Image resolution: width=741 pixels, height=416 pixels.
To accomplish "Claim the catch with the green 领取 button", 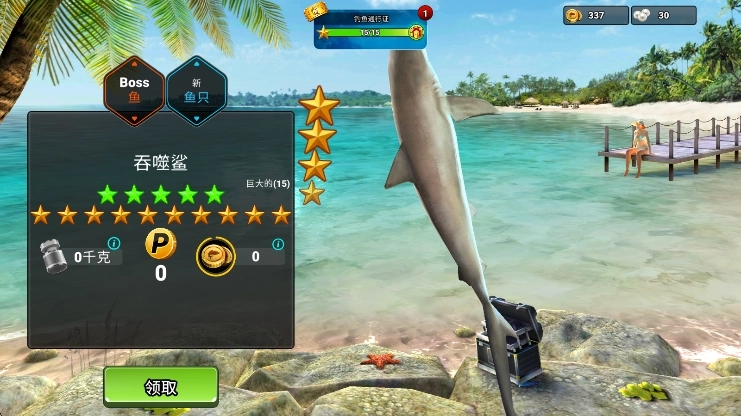I will pyautogui.click(x=161, y=386).
